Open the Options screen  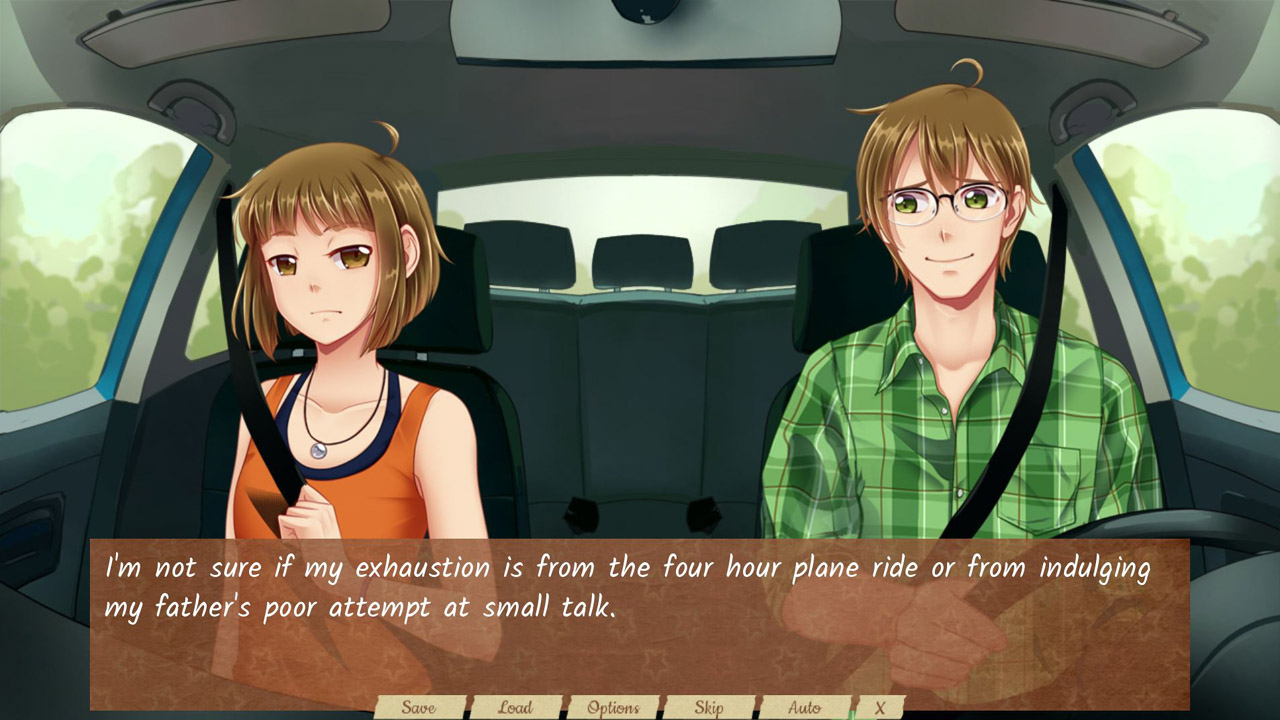click(613, 707)
